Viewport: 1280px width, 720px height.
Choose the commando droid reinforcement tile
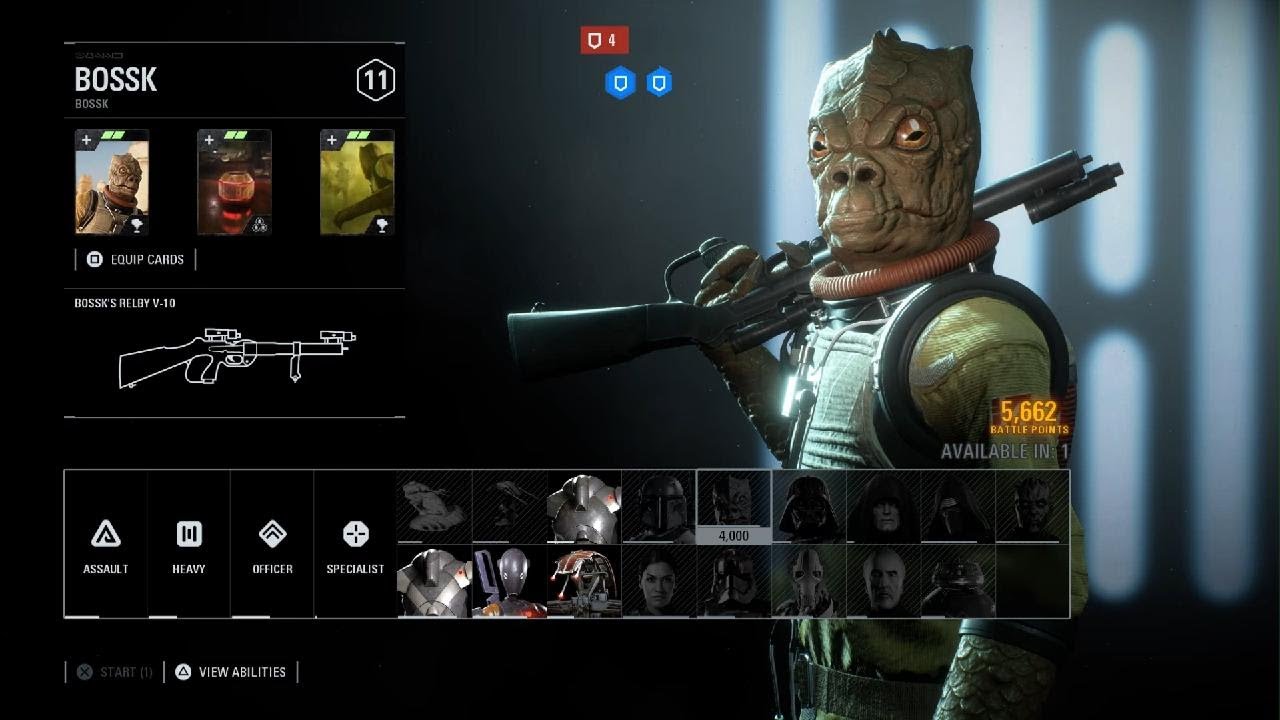coord(509,581)
